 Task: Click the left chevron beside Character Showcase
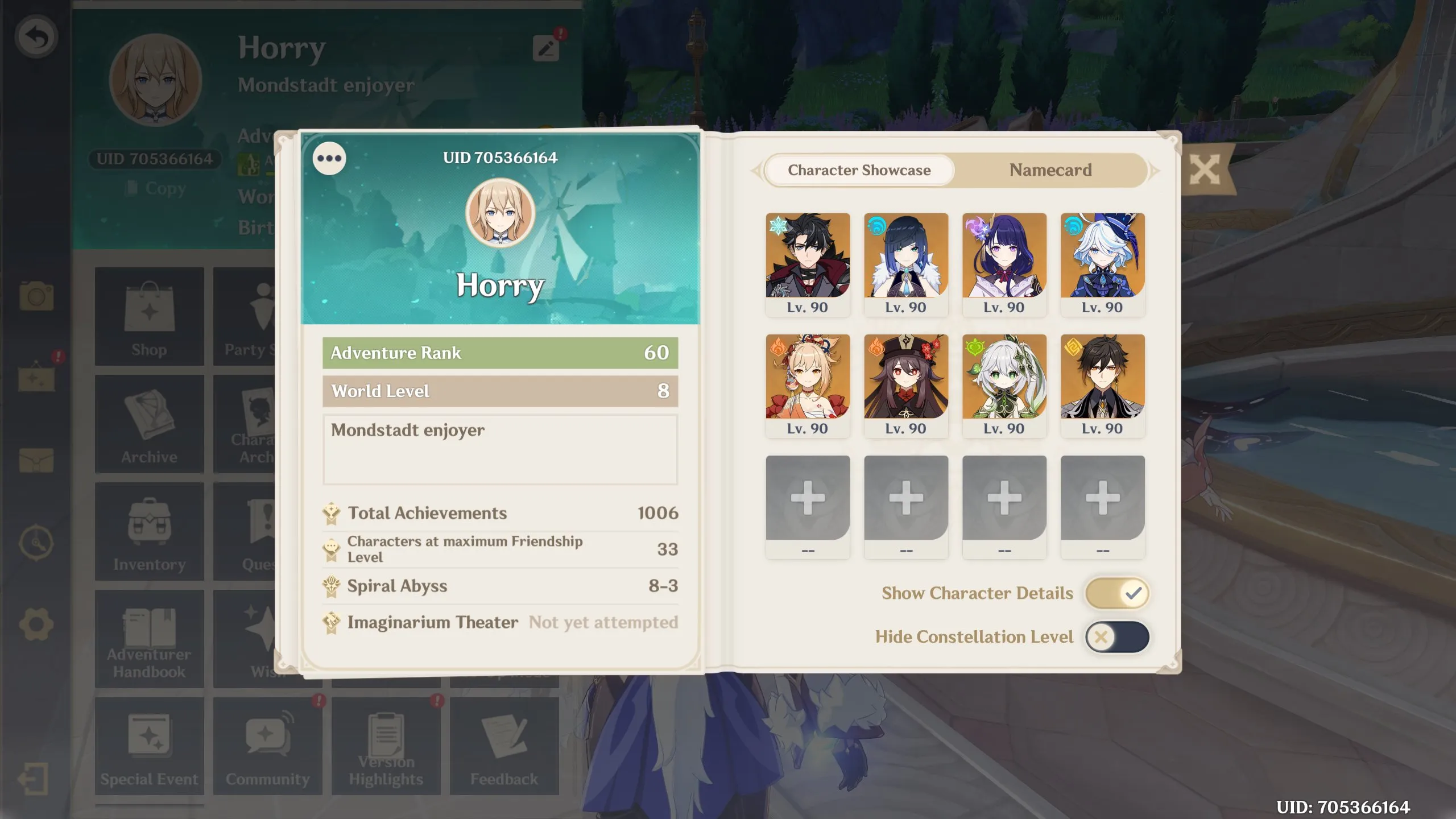(x=756, y=170)
